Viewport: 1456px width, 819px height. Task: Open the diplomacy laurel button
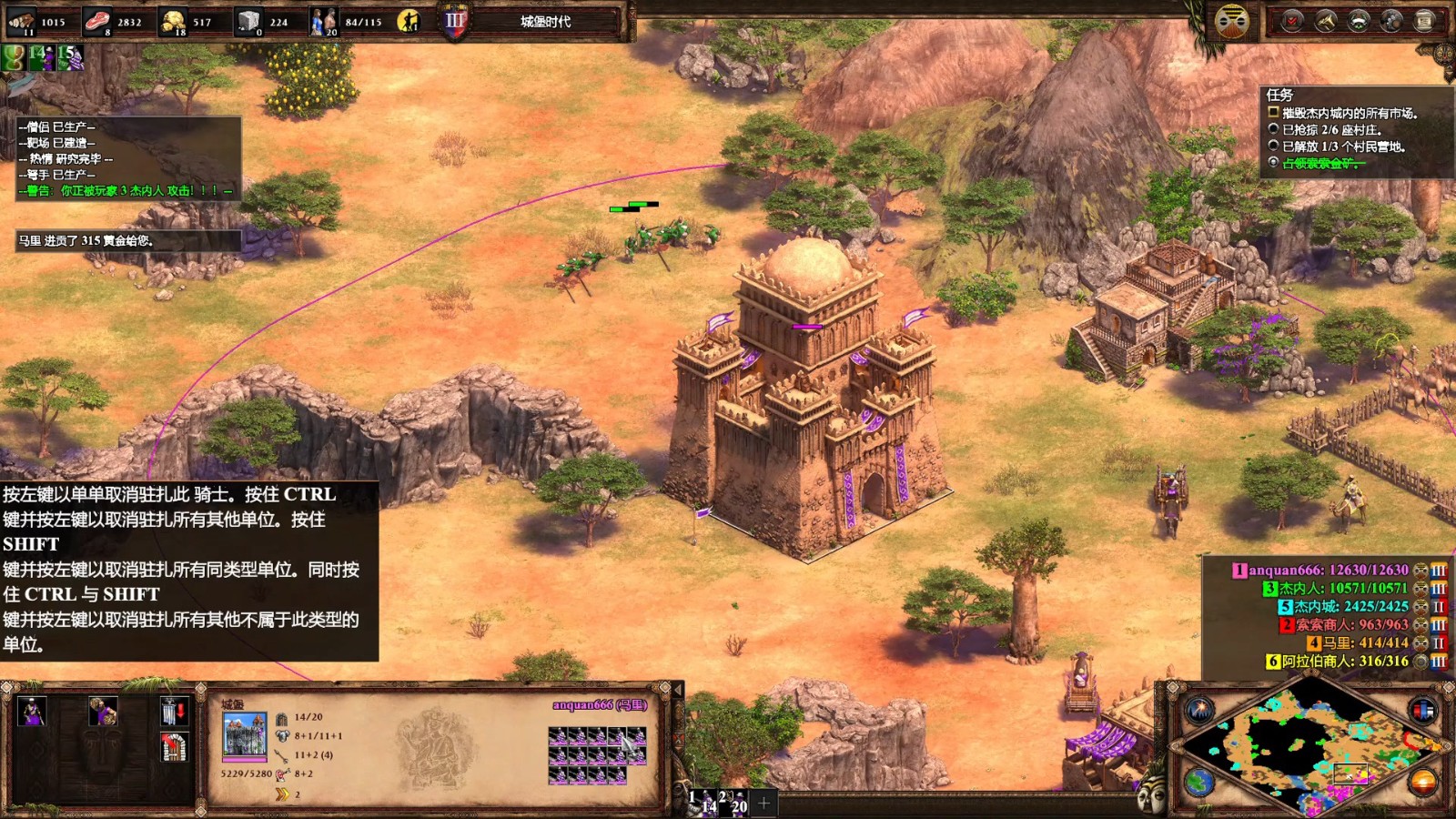(1359, 21)
